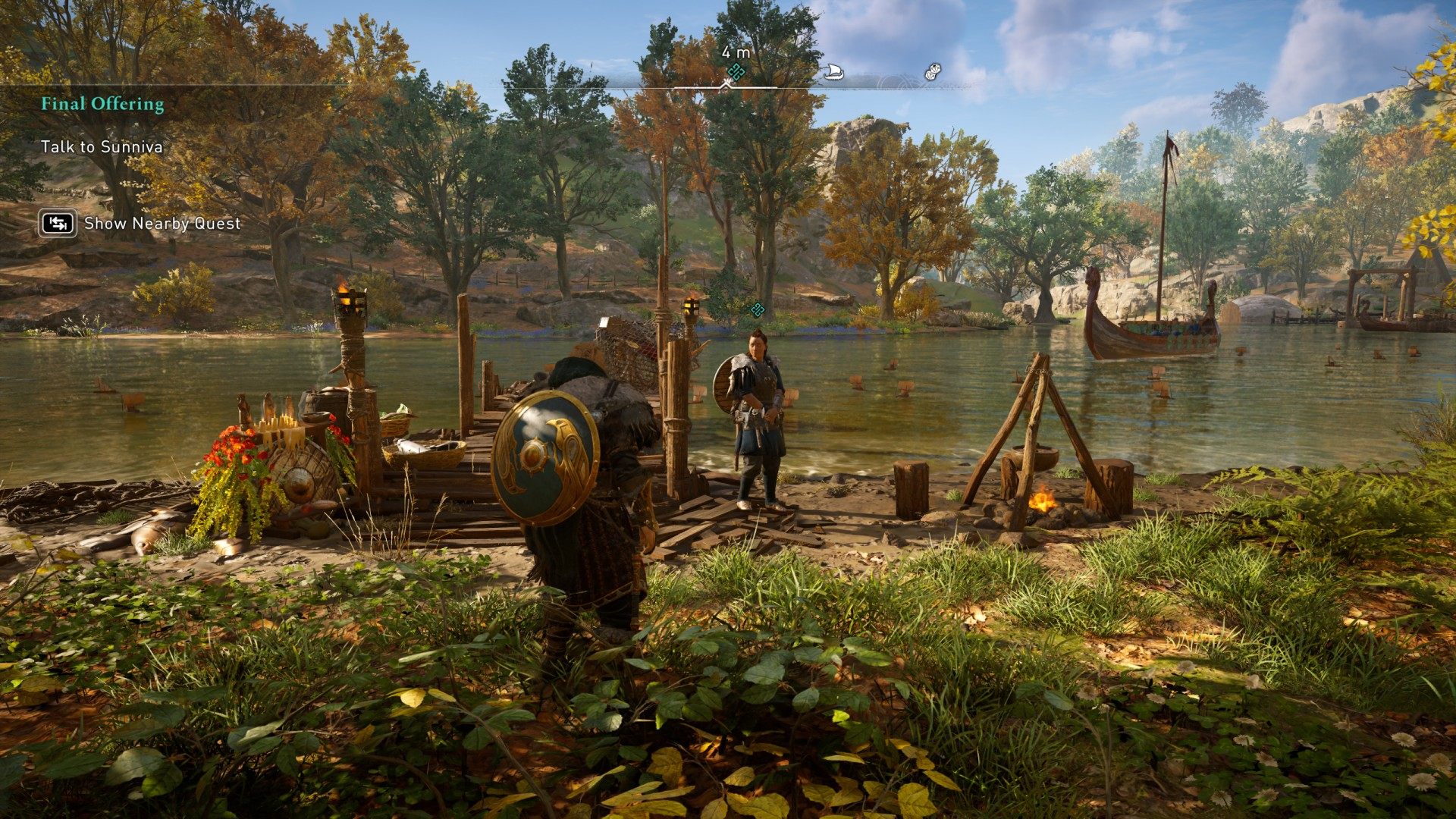Click the teal quest marker on compass
The height and width of the screenshot is (819, 1456).
[x=736, y=72]
